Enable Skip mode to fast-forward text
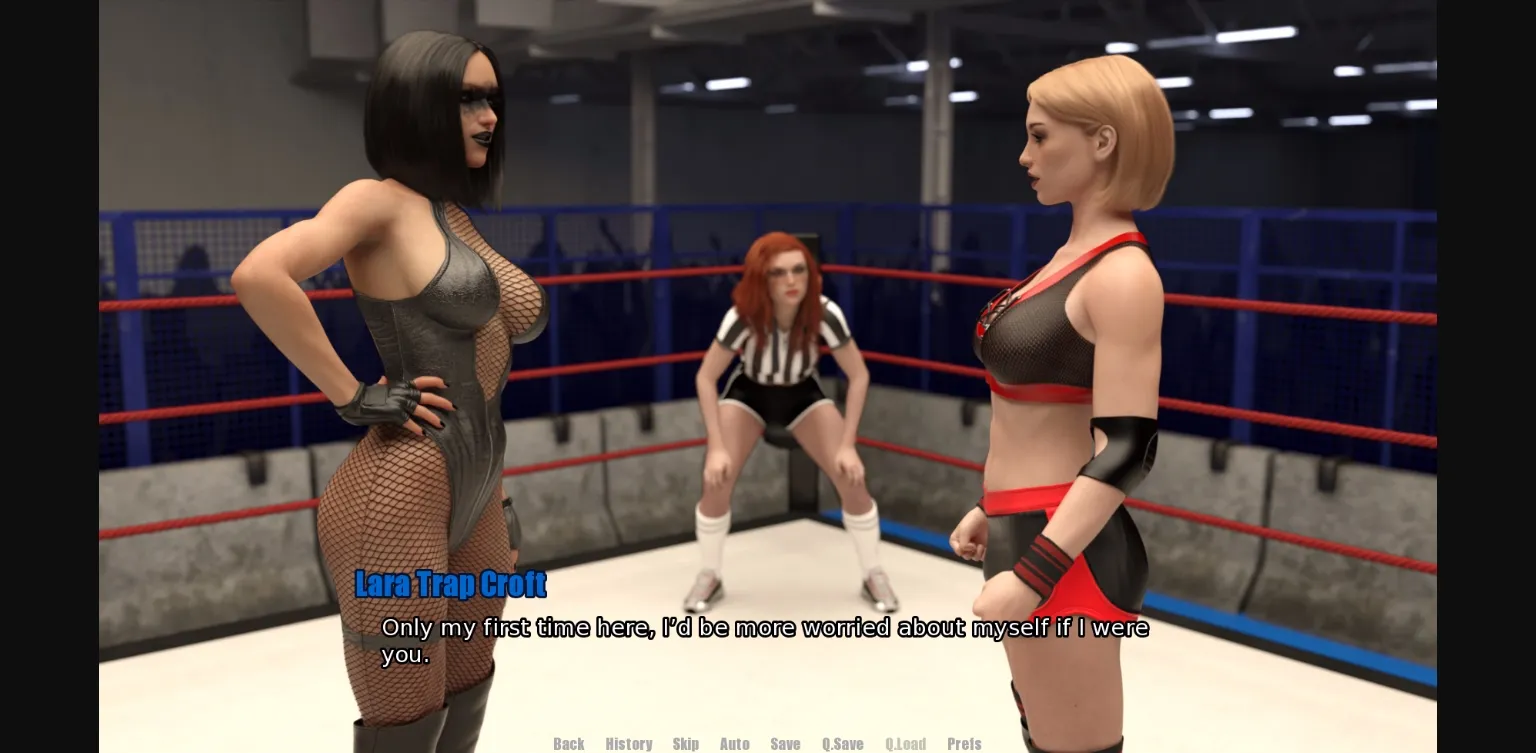The image size is (1536, 753). pos(686,744)
